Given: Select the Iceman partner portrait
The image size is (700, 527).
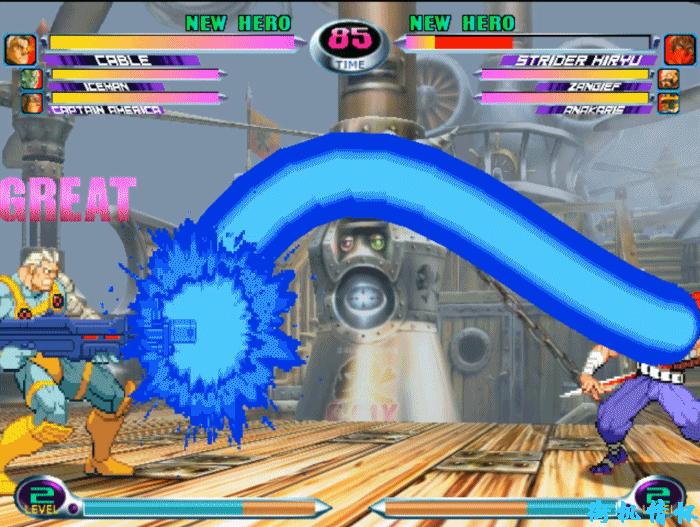Looking at the screenshot, I should click(x=31, y=79).
